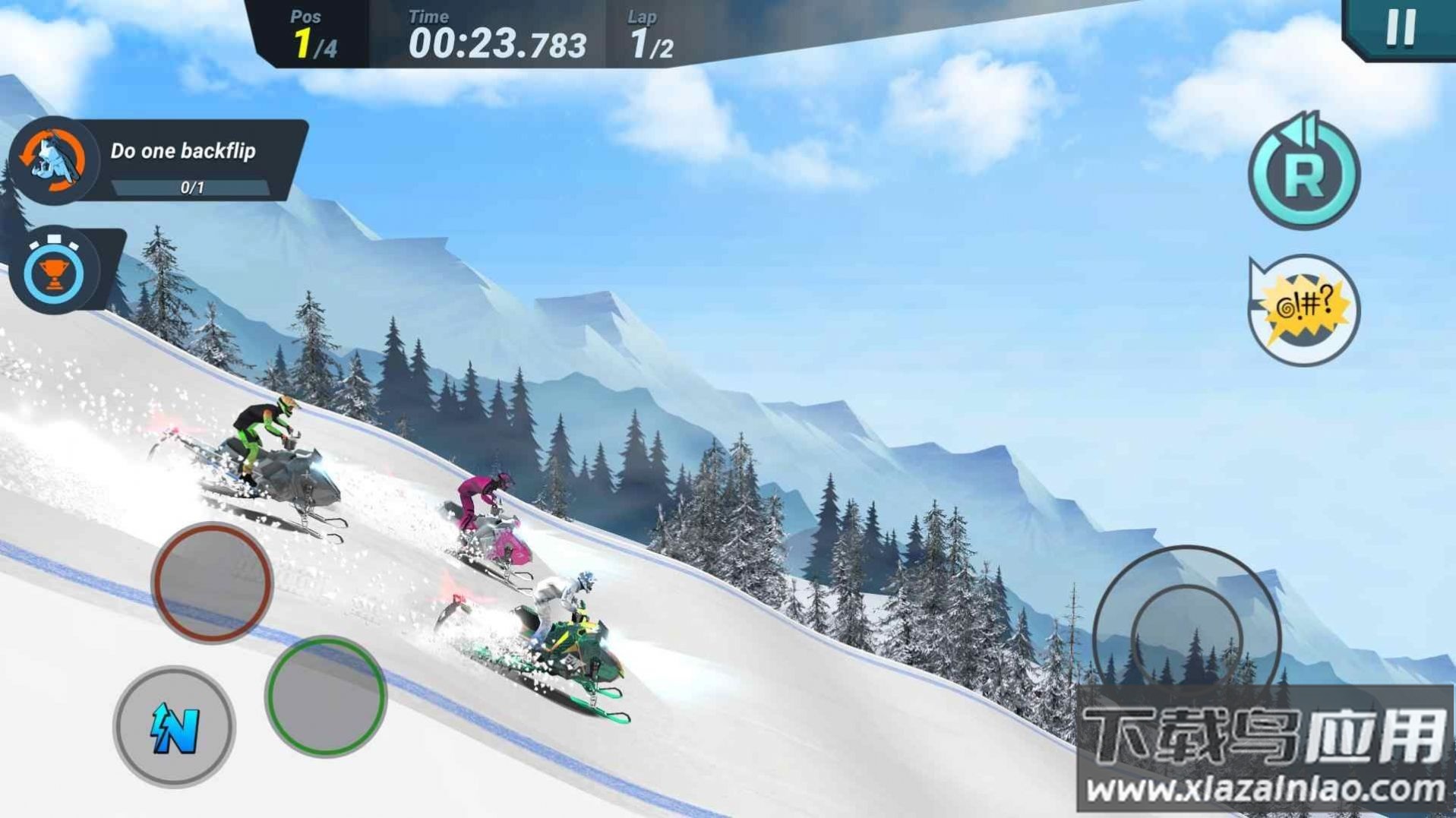Activate the nitro N boost

pyautogui.click(x=175, y=727)
